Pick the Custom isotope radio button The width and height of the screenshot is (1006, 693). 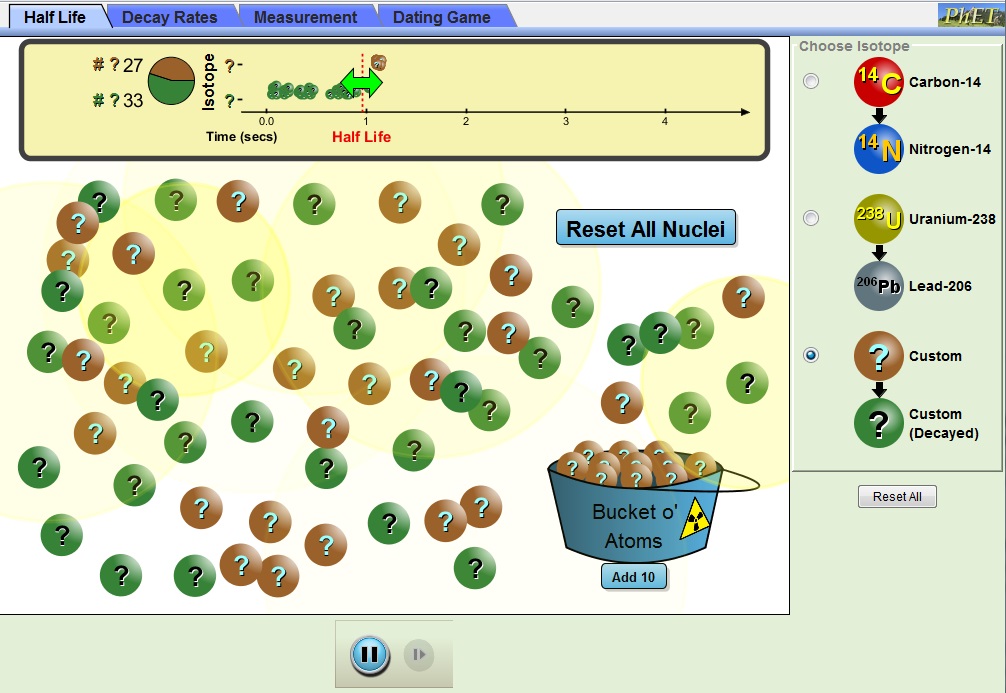tap(811, 355)
